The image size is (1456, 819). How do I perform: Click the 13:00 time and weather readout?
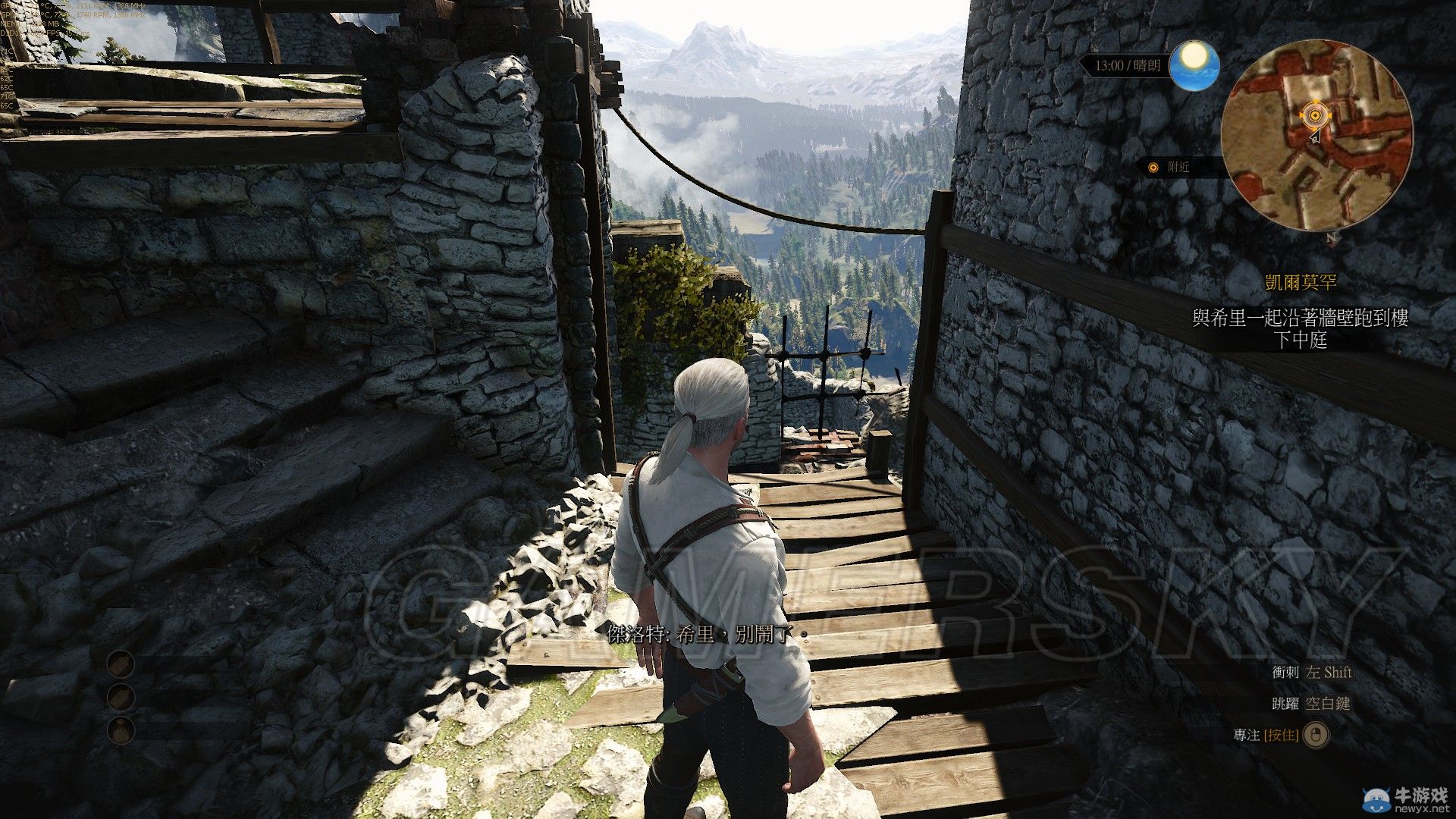[x=1127, y=66]
